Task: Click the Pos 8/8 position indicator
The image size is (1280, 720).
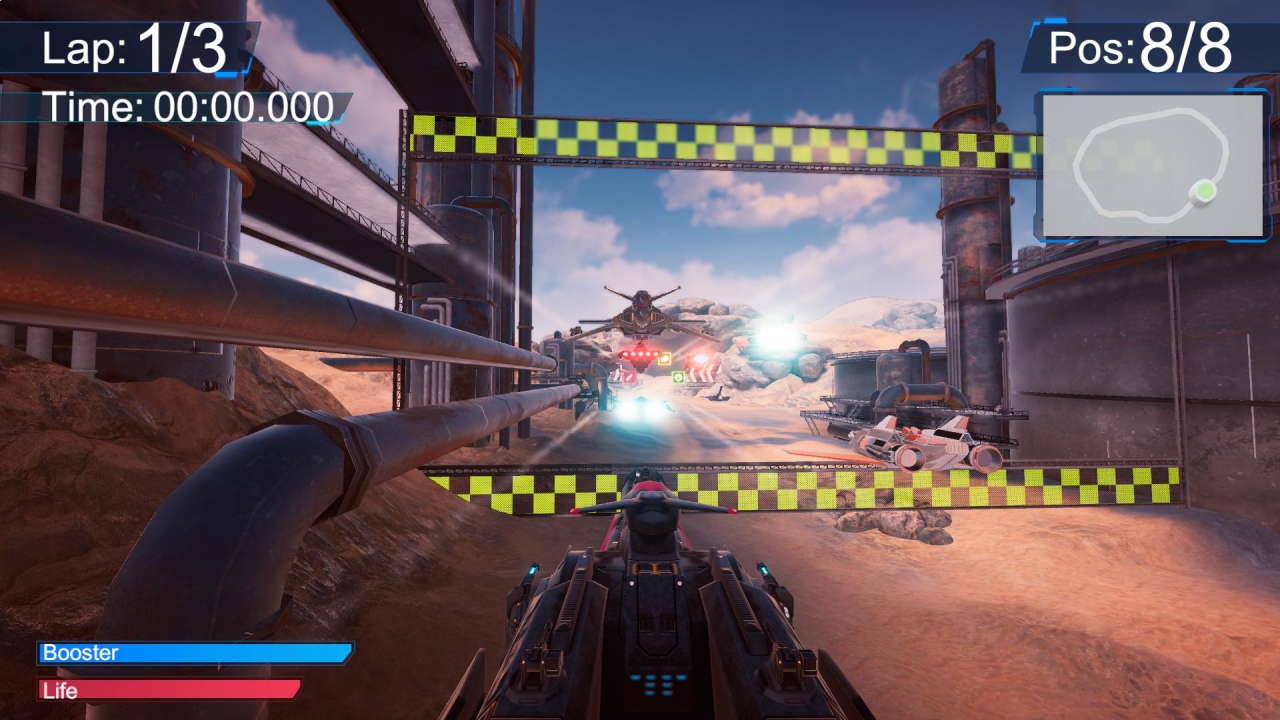Action: tap(1145, 47)
